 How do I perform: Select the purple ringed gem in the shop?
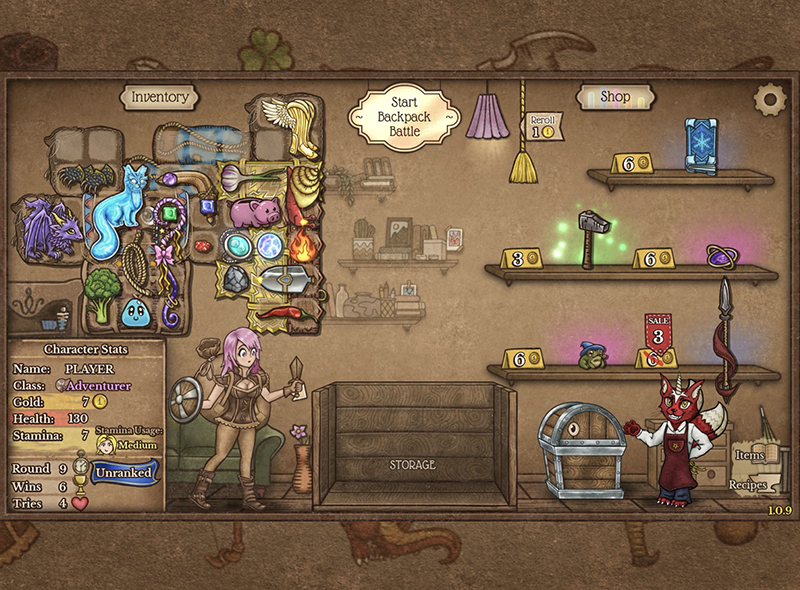click(720, 256)
